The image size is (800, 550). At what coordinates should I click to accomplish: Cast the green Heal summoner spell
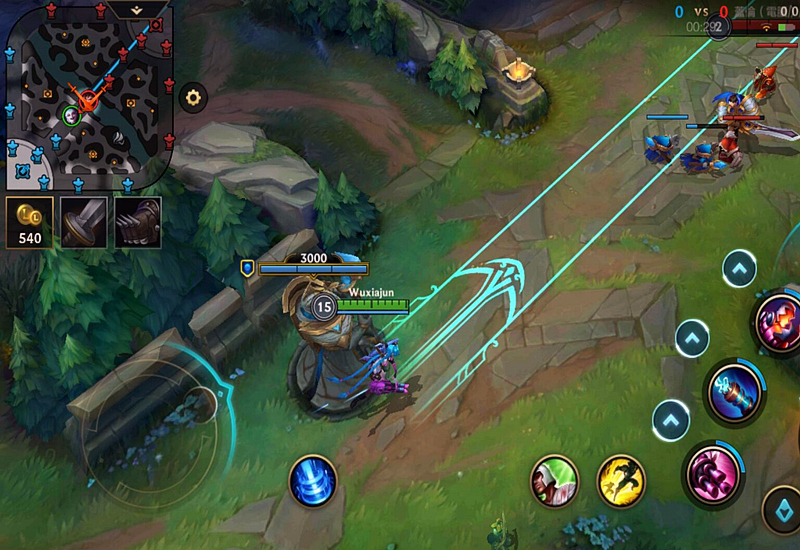[554, 480]
